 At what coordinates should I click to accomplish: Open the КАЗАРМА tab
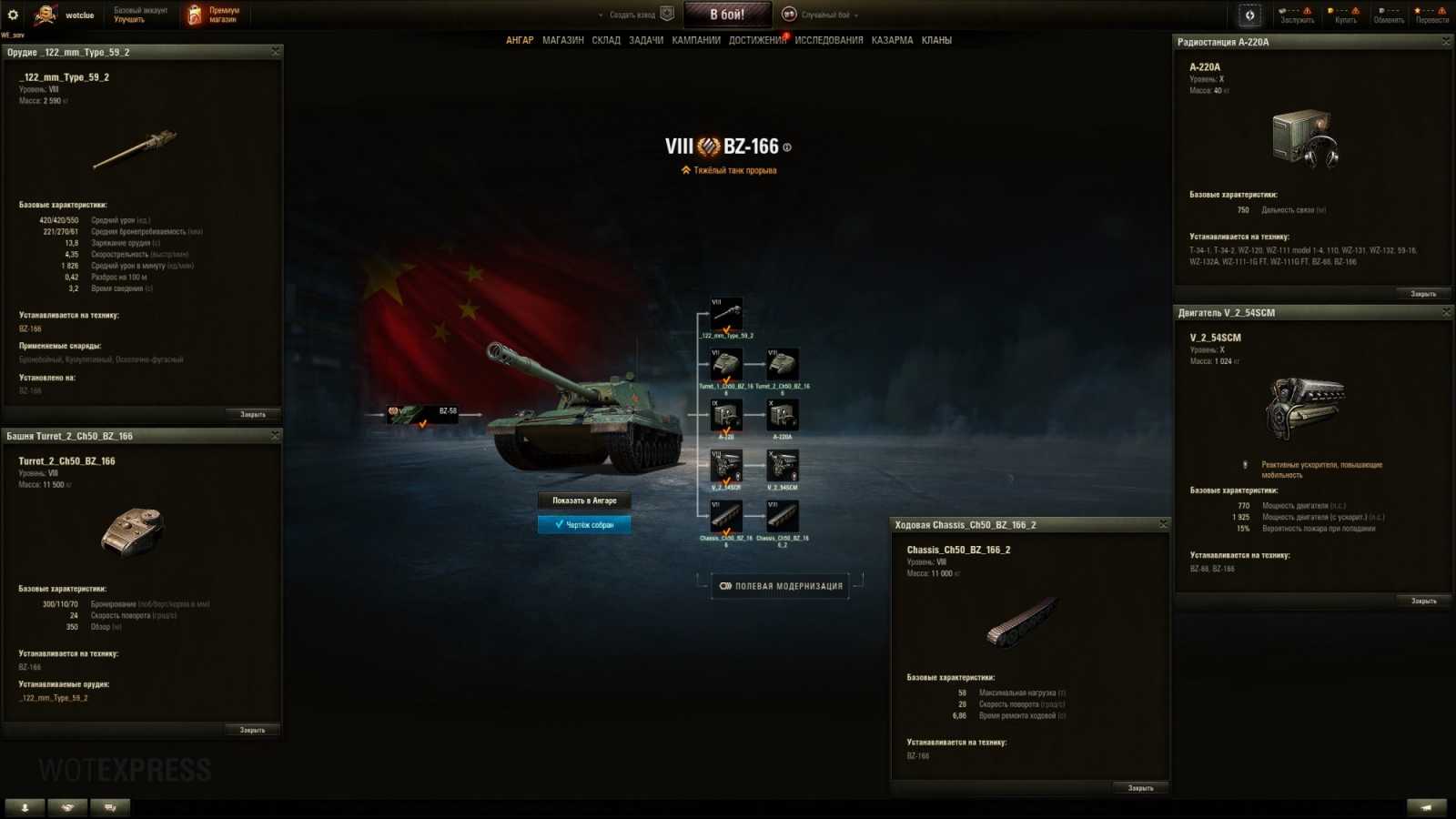[x=892, y=40]
